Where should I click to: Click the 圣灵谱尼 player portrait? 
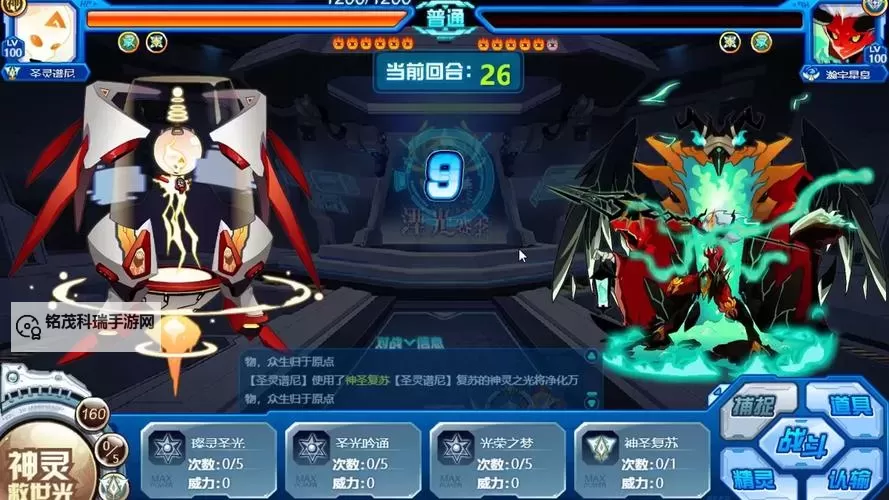tap(43, 33)
